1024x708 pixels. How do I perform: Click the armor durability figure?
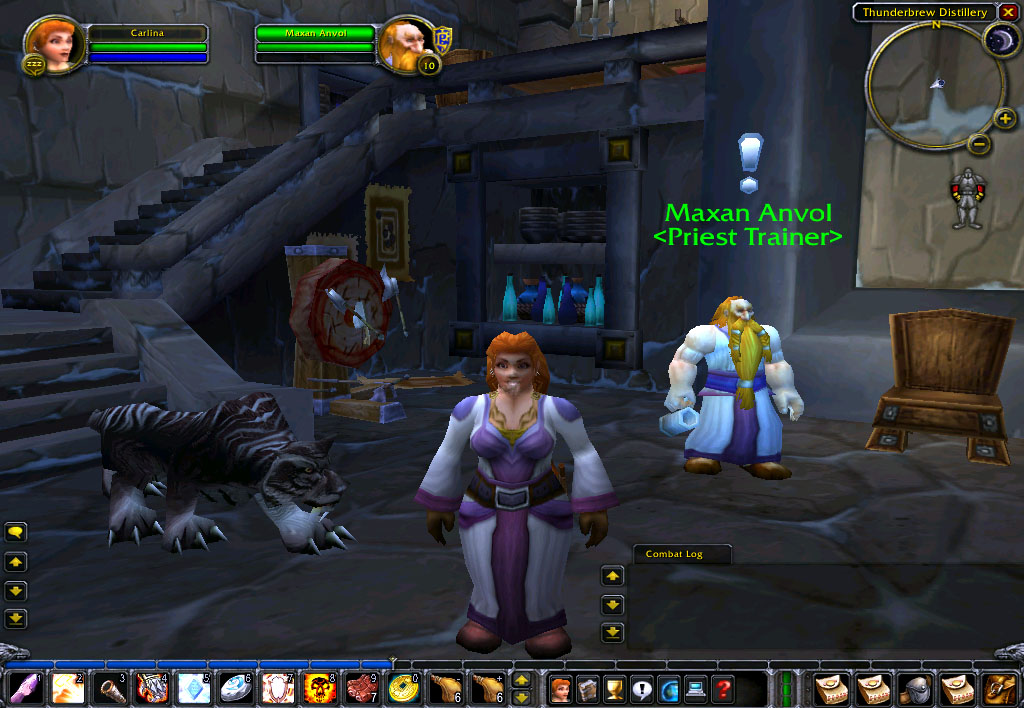click(x=966, y=196)
